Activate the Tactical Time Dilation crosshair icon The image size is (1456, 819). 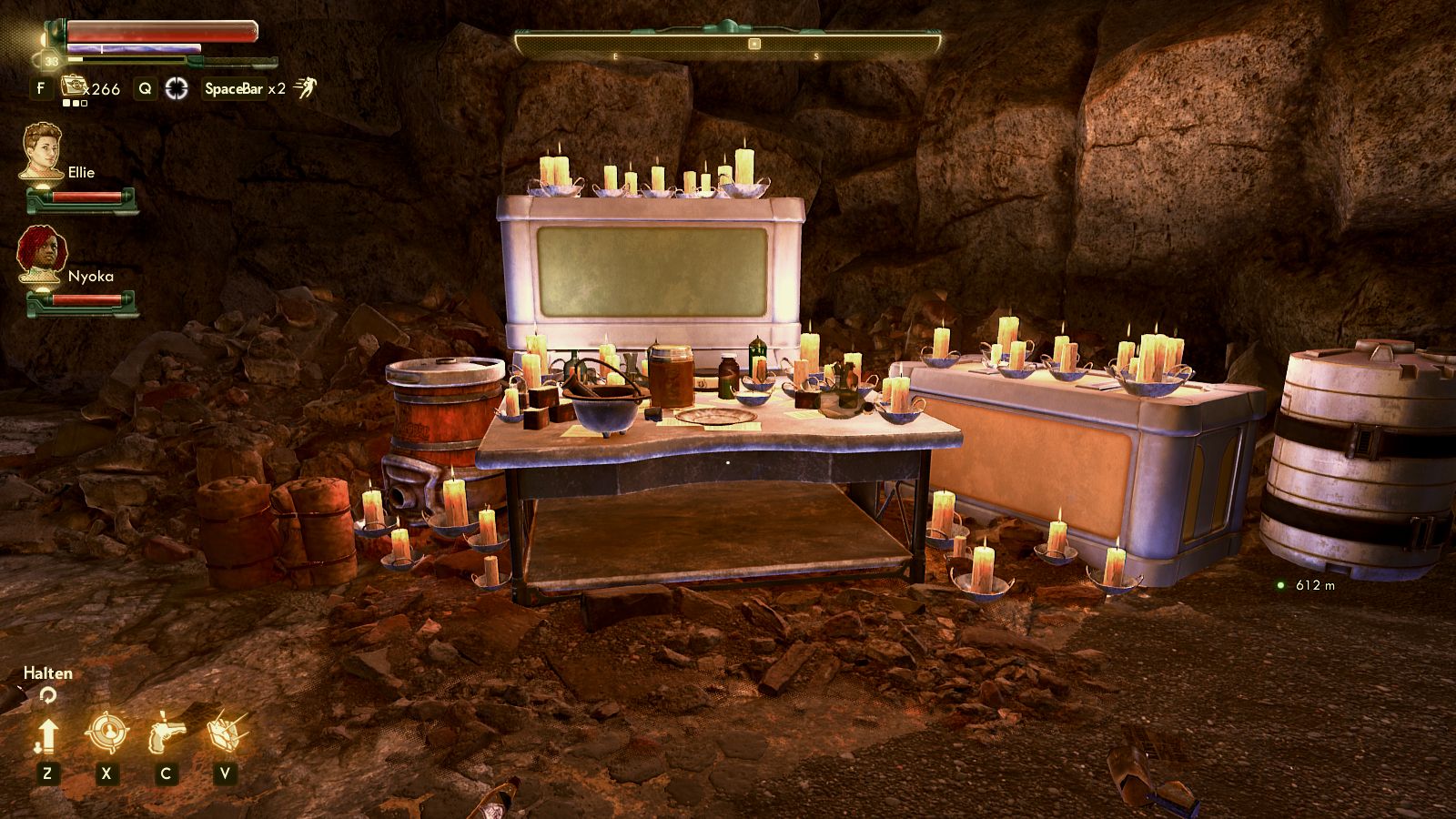coord(177,88)
